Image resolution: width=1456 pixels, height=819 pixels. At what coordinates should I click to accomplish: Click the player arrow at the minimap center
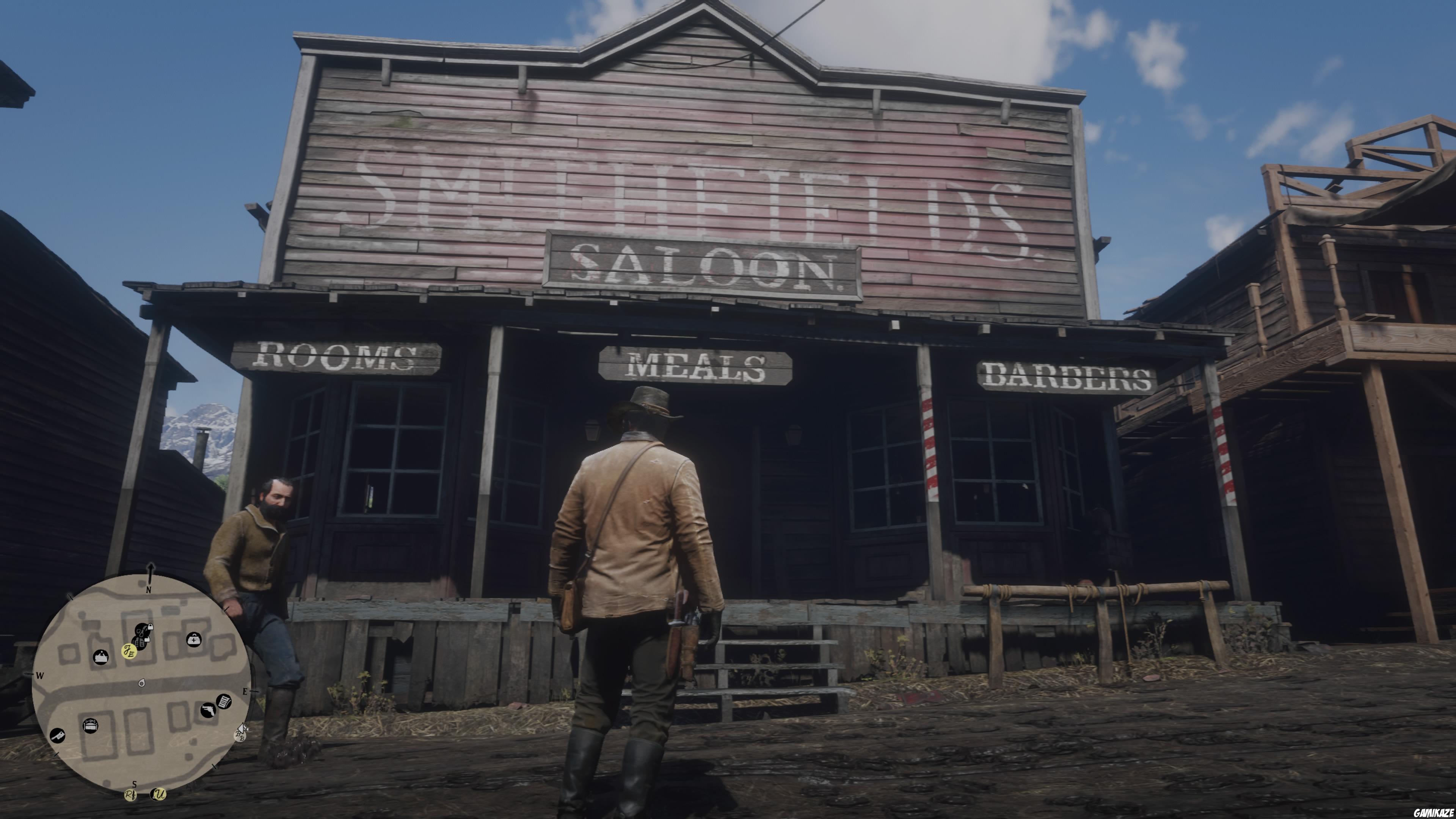tap(142, 683)
